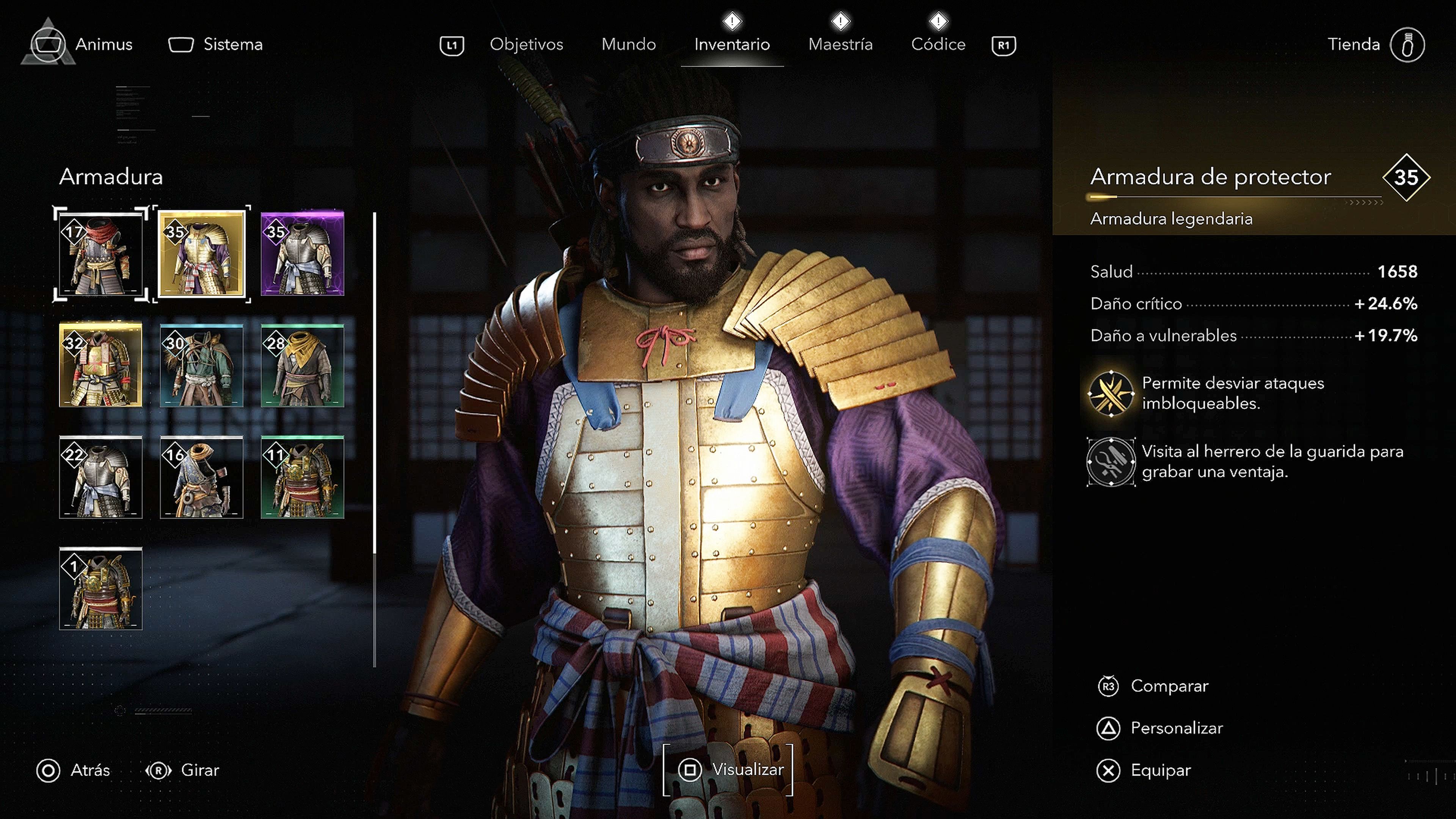The image size is (1456, 819).
Task: Select the level 17 red-scarf armor
Action: (x=100, y=254)
